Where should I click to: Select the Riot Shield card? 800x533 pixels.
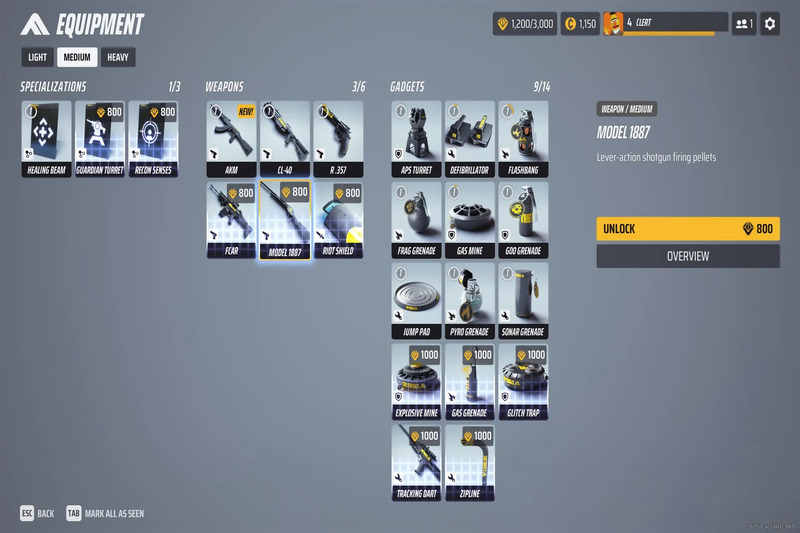(x=339, y=219)
